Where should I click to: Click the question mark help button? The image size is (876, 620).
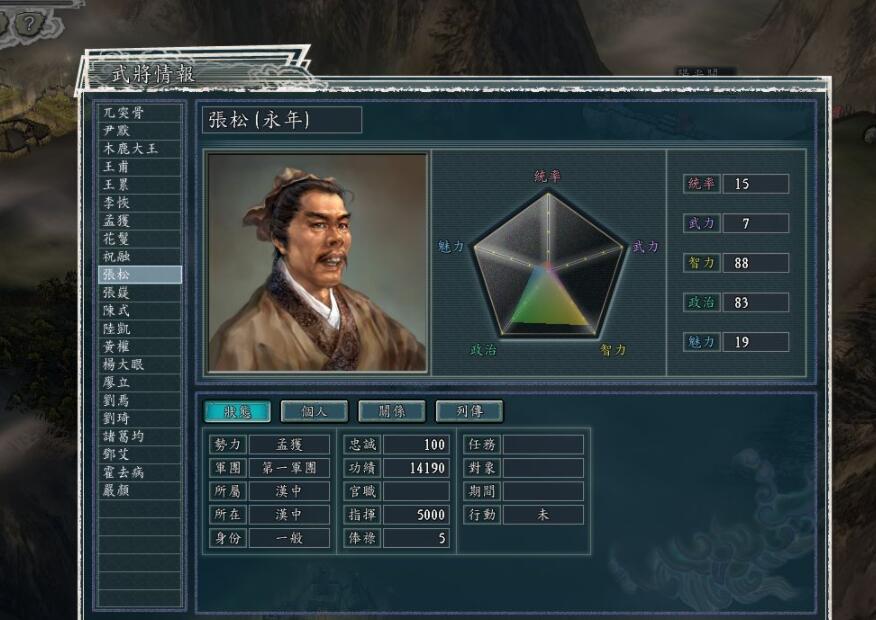[30, 22]
